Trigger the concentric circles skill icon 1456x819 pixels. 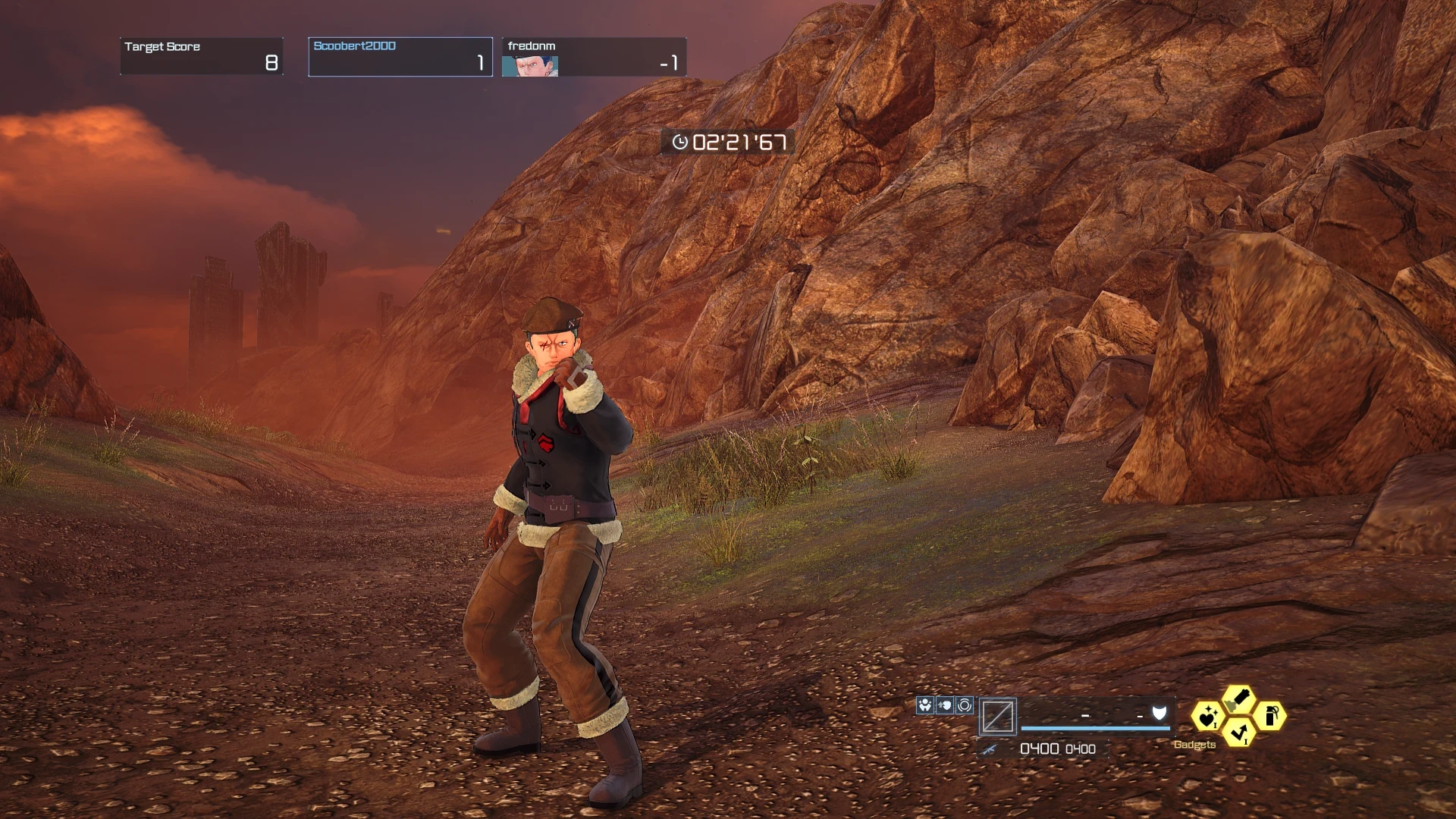[965, 706]
